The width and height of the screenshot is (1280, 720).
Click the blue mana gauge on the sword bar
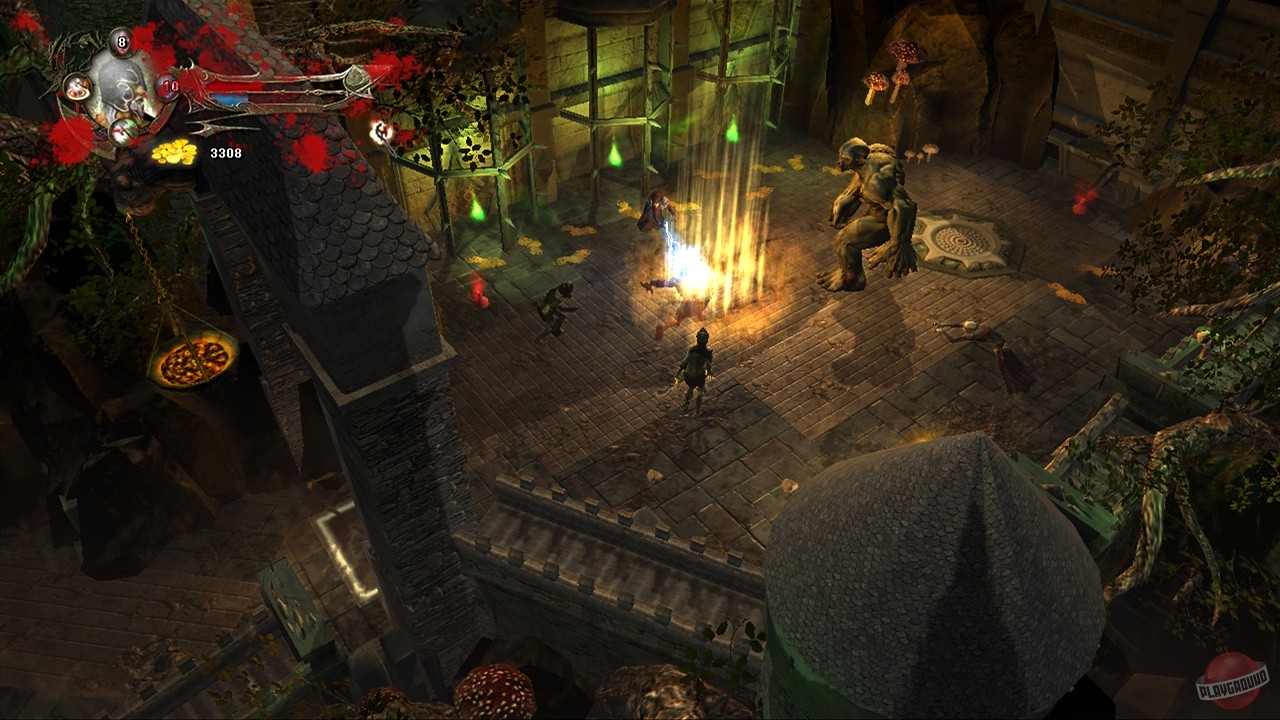tap(228, 99)
